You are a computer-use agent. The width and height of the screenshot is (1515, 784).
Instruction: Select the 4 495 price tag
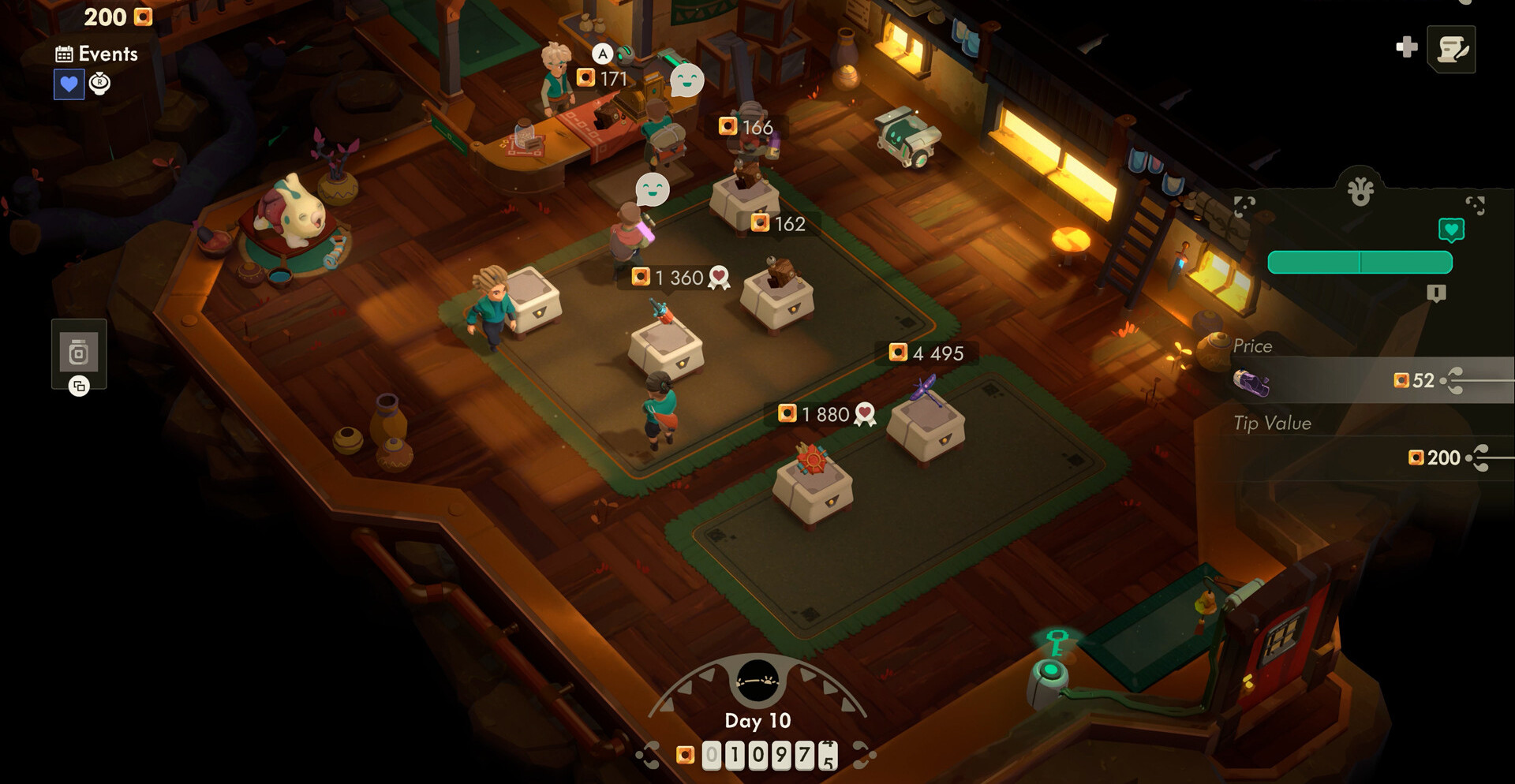point(927,353)
